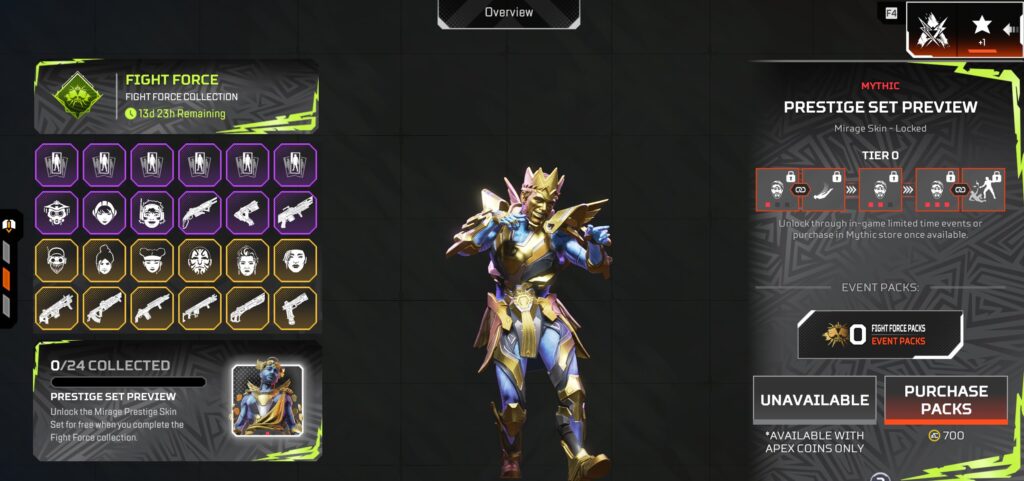Select the Fight Force event packs counter
The image size is (1024, 481).
tap(880, 334)
